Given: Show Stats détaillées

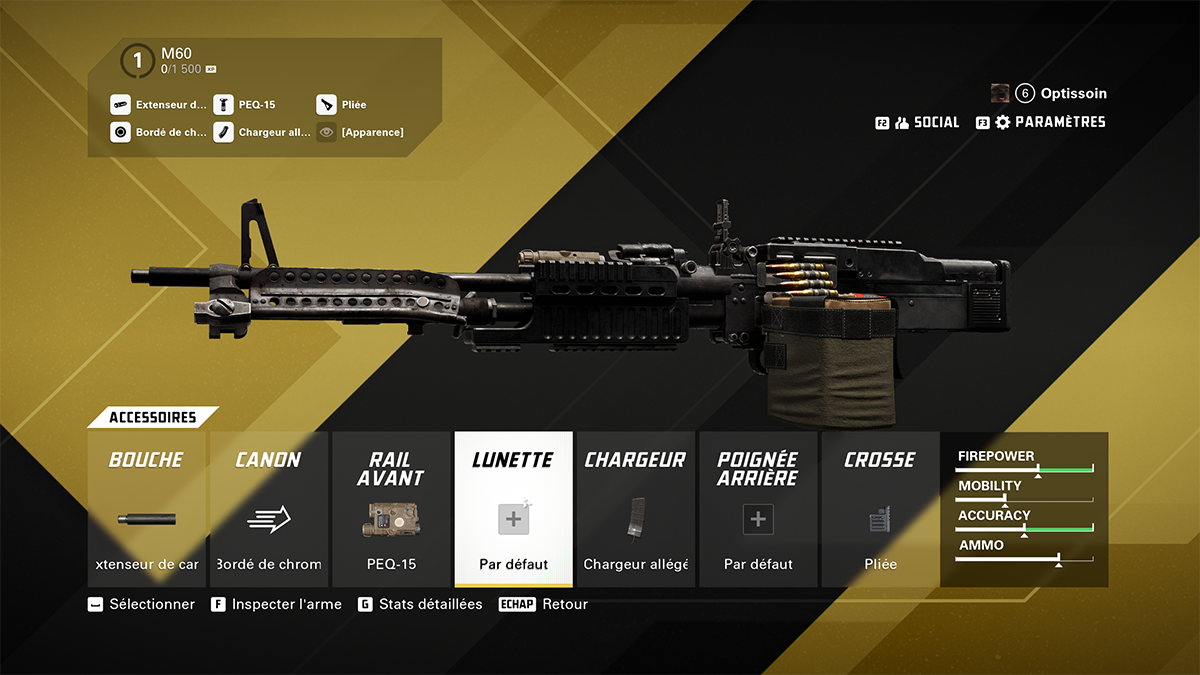Looking at the screenshot, I should pyautogui.click(x=420, y=604).
